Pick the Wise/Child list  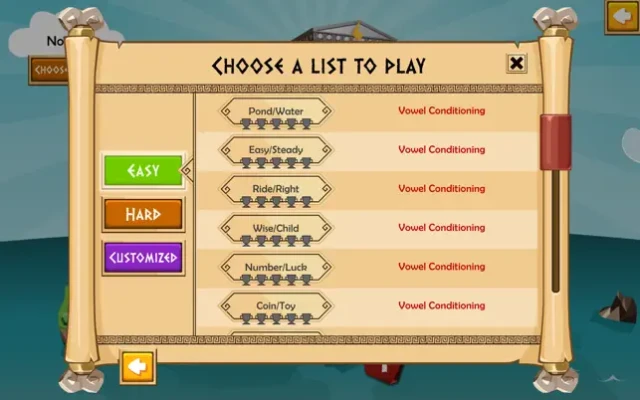click(275, 228)
